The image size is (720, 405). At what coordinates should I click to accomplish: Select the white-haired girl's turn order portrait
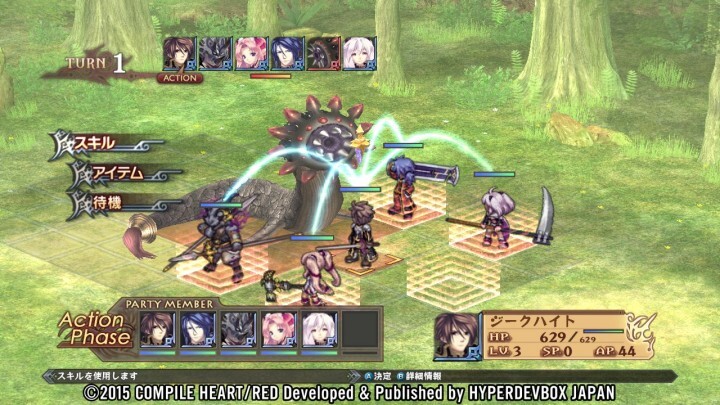pyautogui.click(x=359, y=54)
